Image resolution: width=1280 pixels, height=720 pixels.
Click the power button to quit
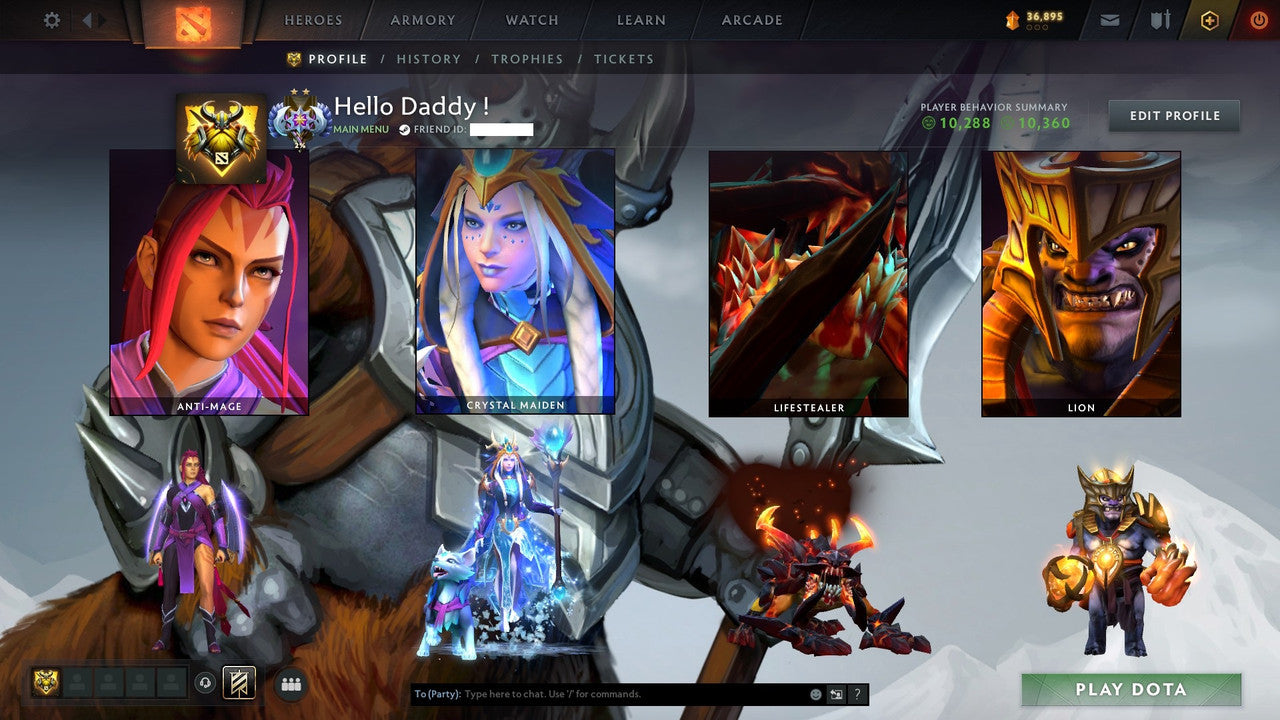(1259, 19)
